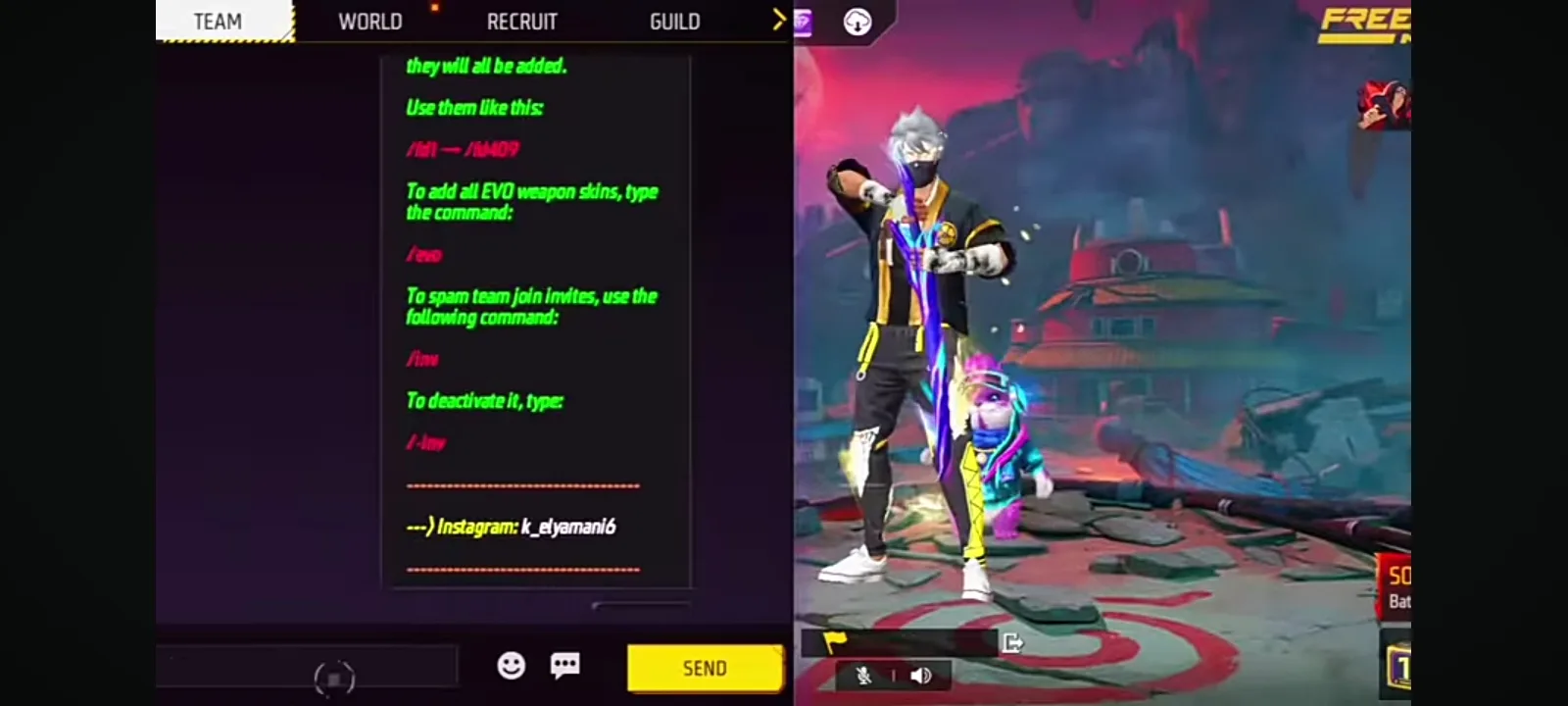The width and height of the screenshot is (1568, 706).
Task: Open the WORLD chat tab
Action: pos(370,22)
